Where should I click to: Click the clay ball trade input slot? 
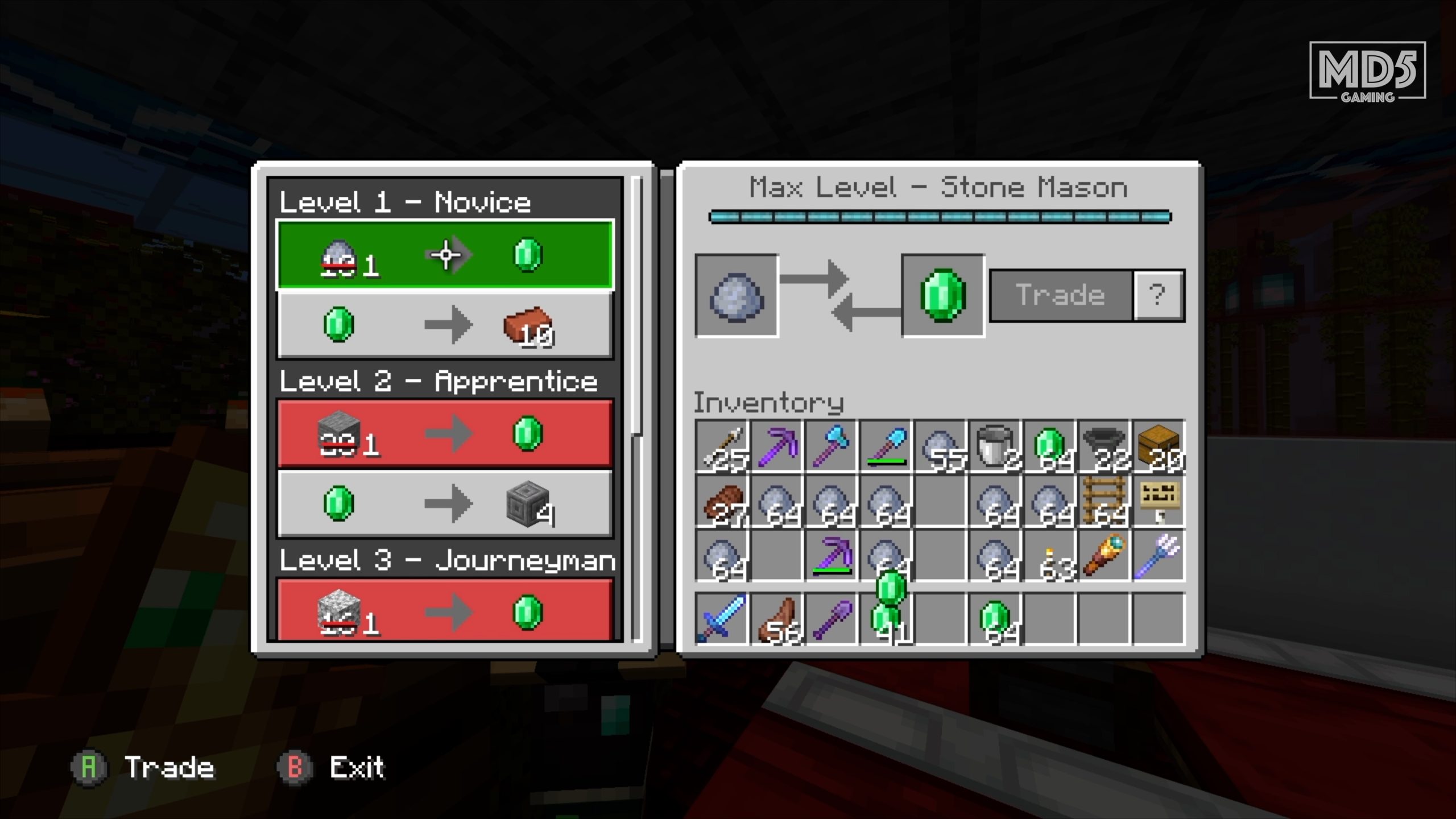(x=737, y=296)
